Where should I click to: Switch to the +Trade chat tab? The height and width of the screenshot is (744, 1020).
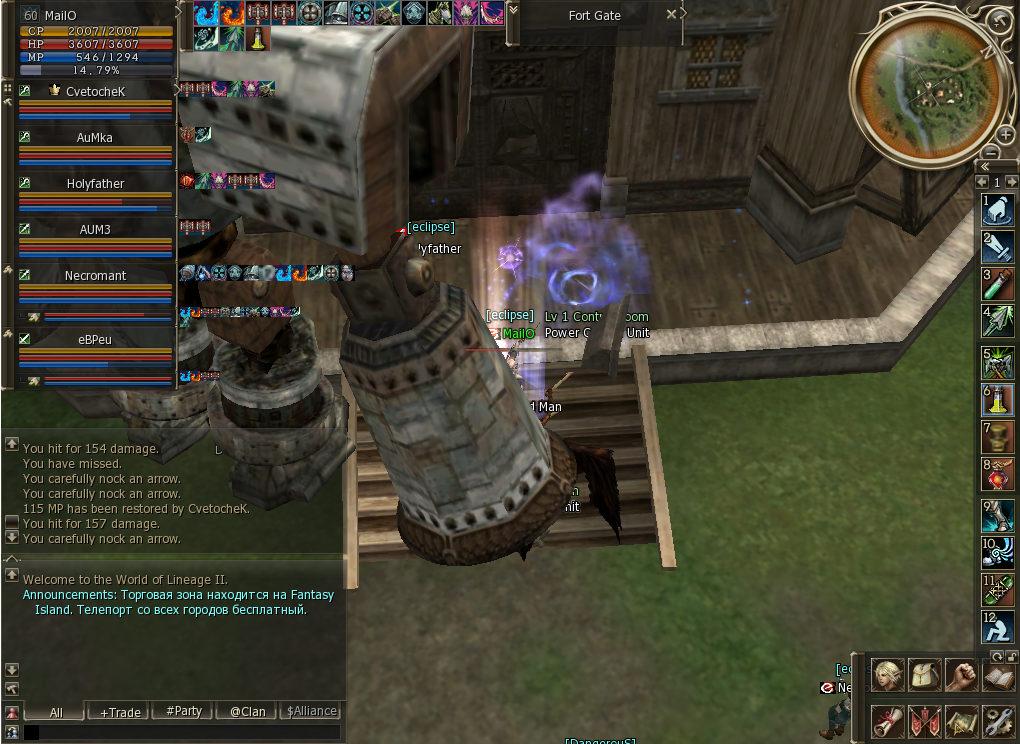120,712
